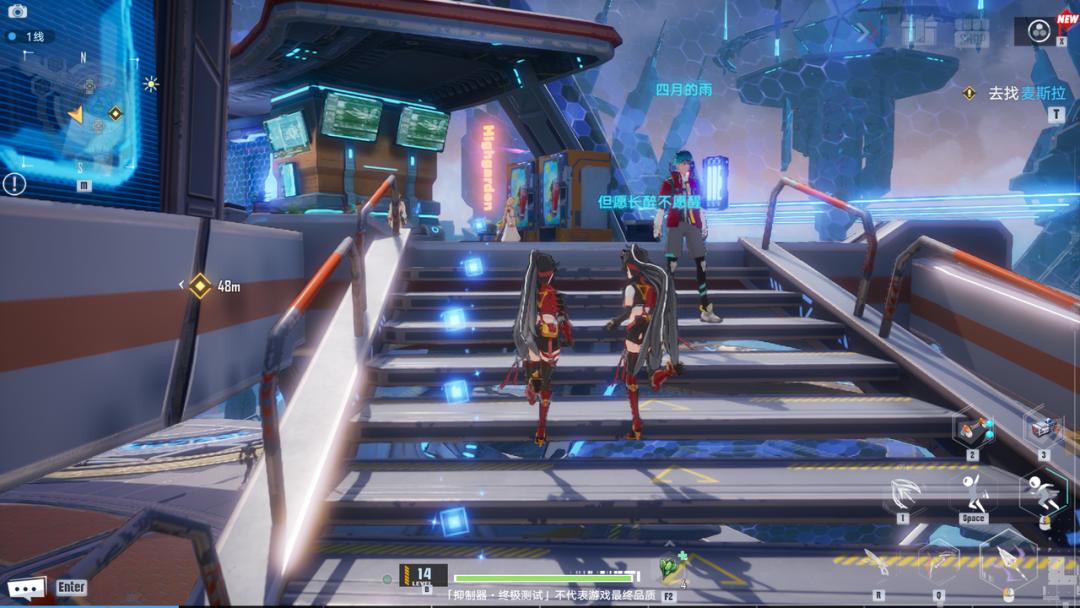Switch weapon using the crossed-blades icon
Image resolution: width=1080 pixels, height=608 pixels.
pos(938,564)
